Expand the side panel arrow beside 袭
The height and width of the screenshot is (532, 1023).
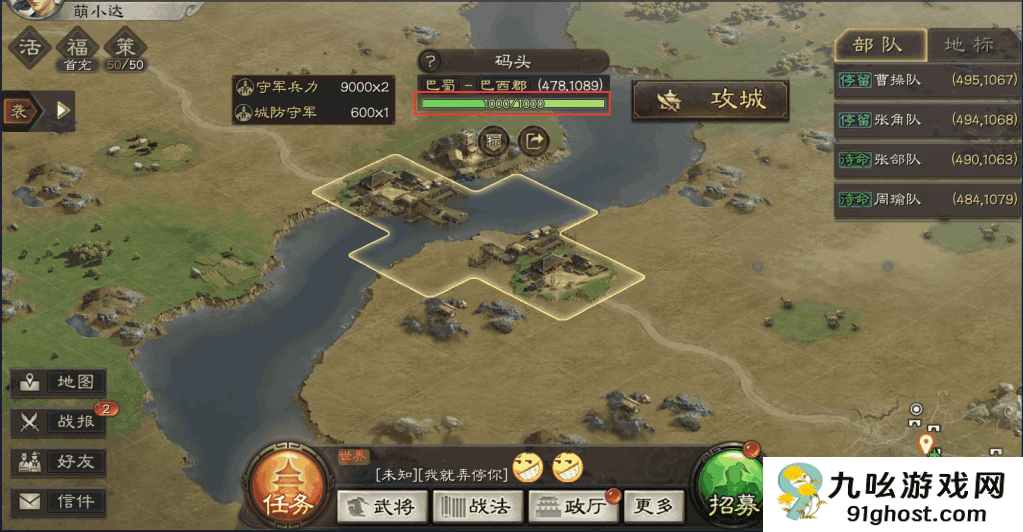click(x=64, y=110)
